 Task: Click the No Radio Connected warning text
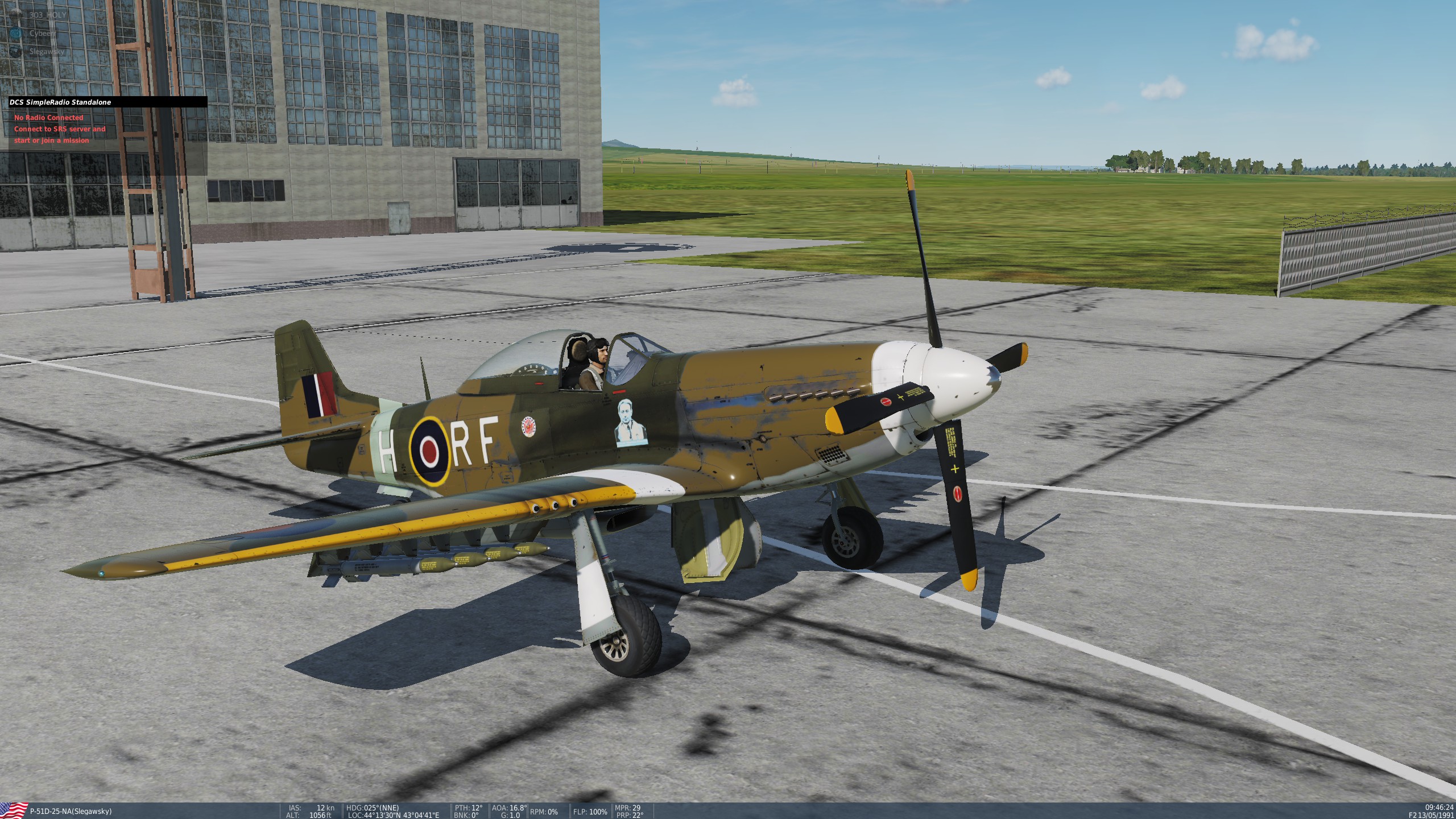click(x=48, y=118)
